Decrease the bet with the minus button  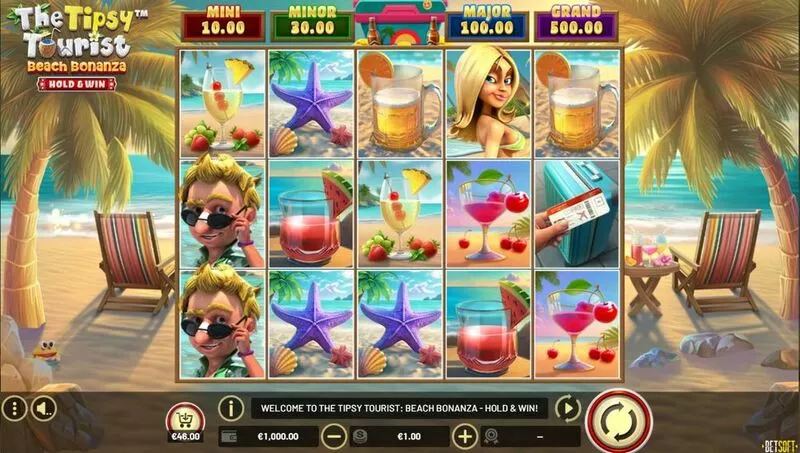pyautogui.click(x=335, y=436)
